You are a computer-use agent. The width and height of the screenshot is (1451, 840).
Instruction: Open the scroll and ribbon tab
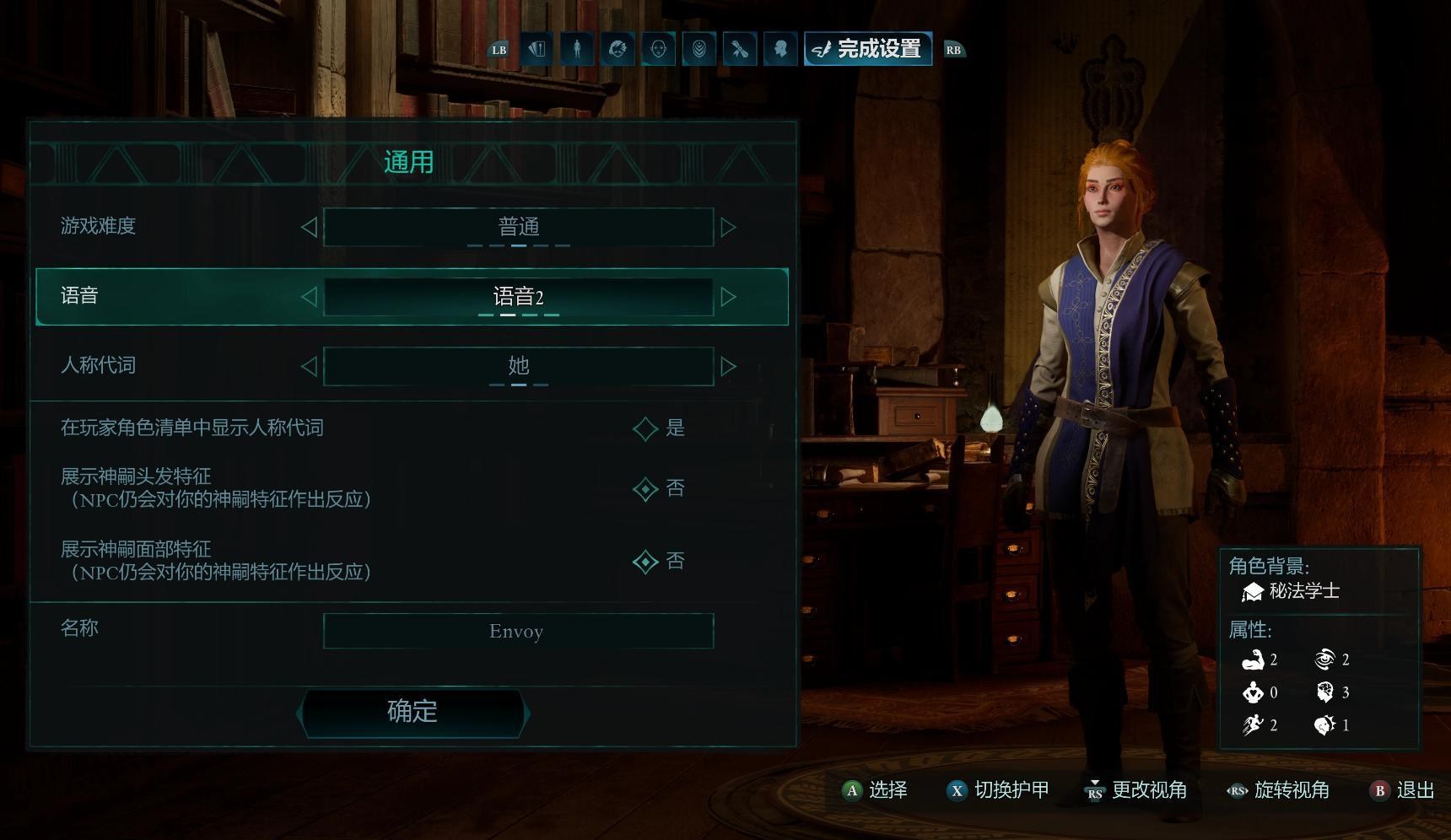coord(740,49)
